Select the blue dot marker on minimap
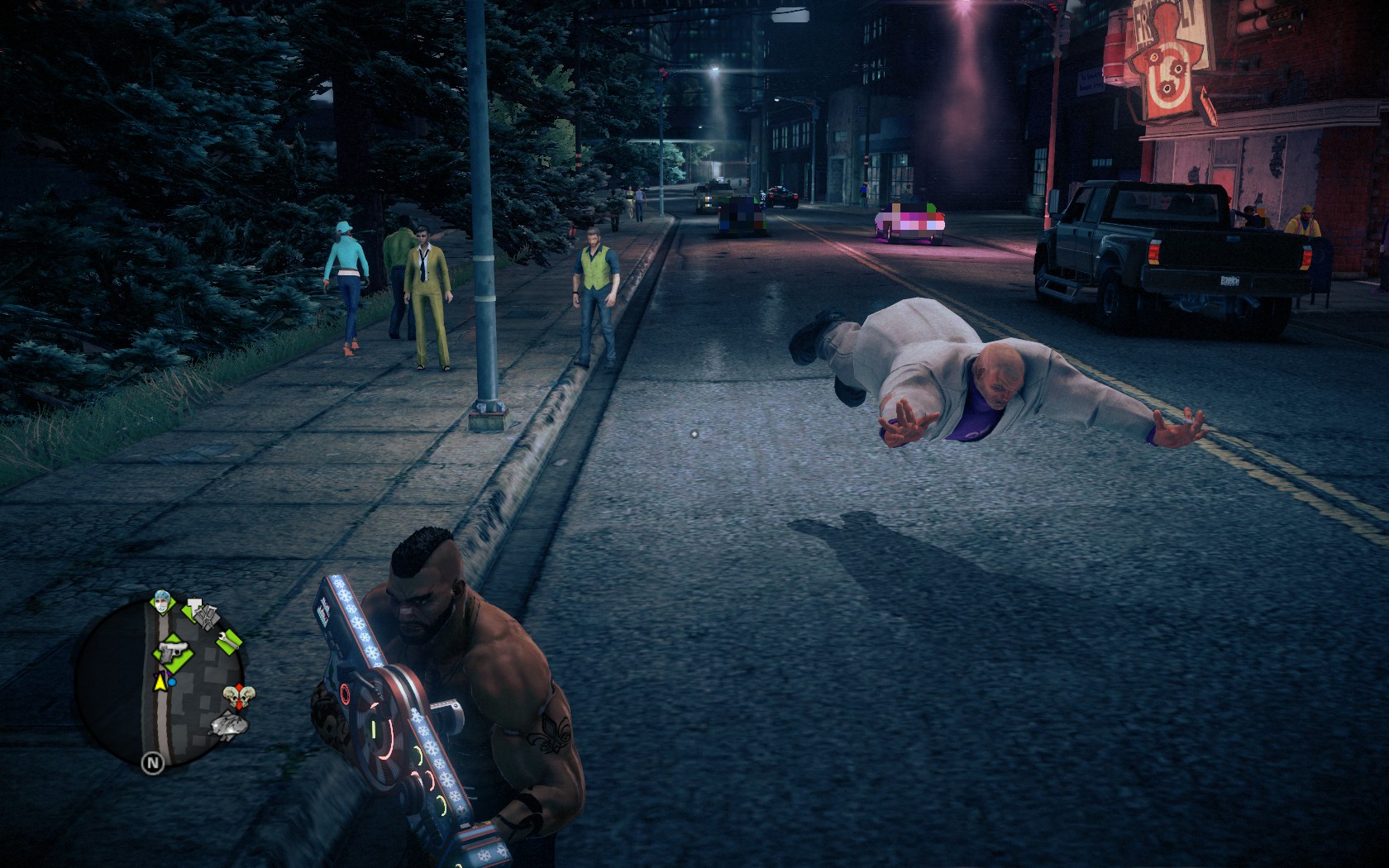Viewport: 1389px width, 868px height. pos(173,683)
